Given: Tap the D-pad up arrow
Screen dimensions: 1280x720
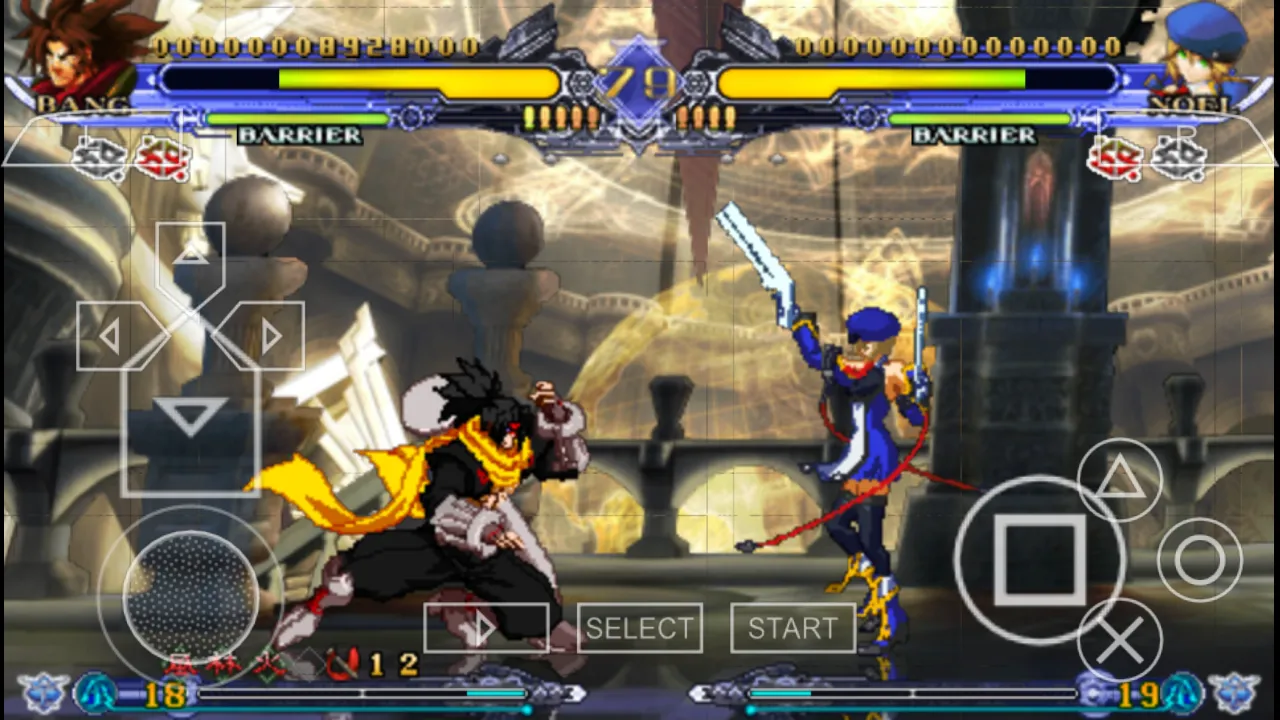Looking at the screenshot, I should click(x=190, y=252).
